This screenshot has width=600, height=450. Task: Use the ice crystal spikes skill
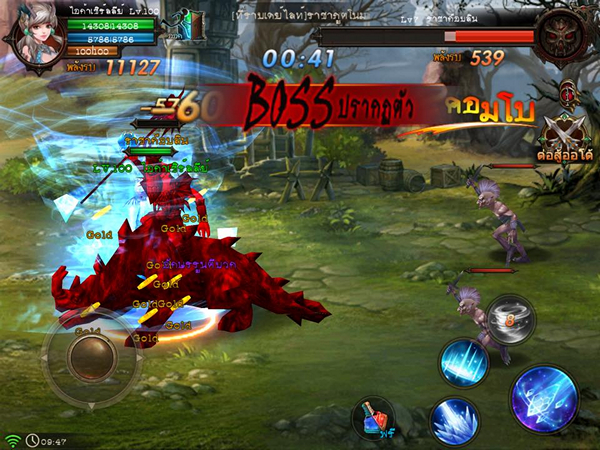point(455,419)
